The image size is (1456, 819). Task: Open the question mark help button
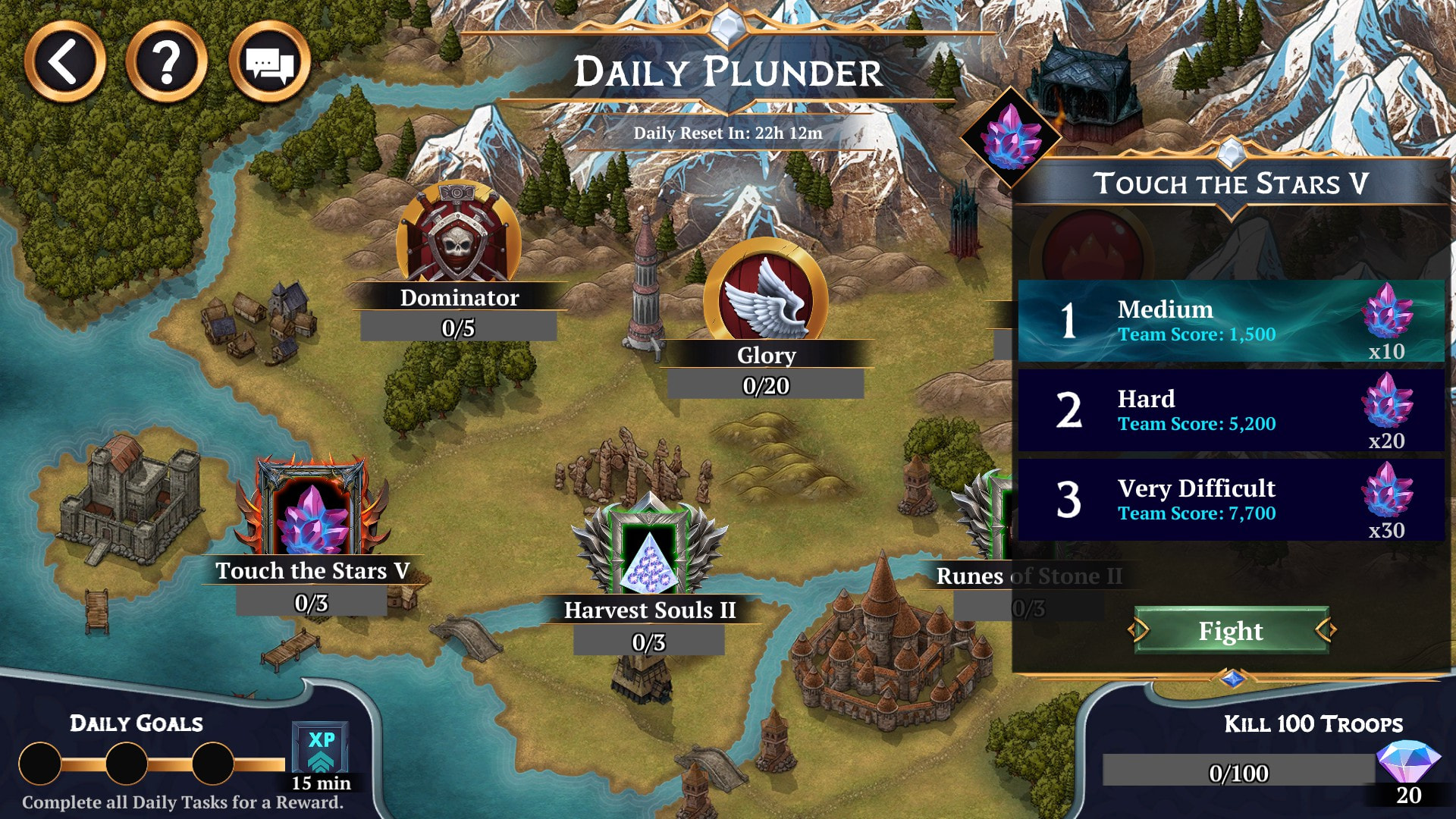pyautogui.click(x=167, y=62)
